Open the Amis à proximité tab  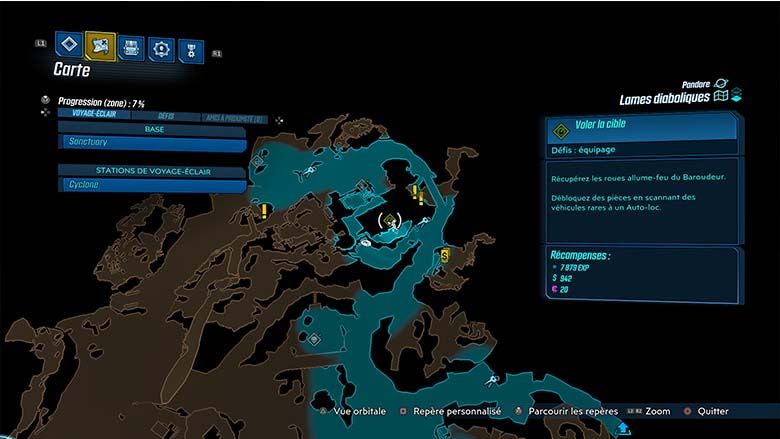point(237,117)
